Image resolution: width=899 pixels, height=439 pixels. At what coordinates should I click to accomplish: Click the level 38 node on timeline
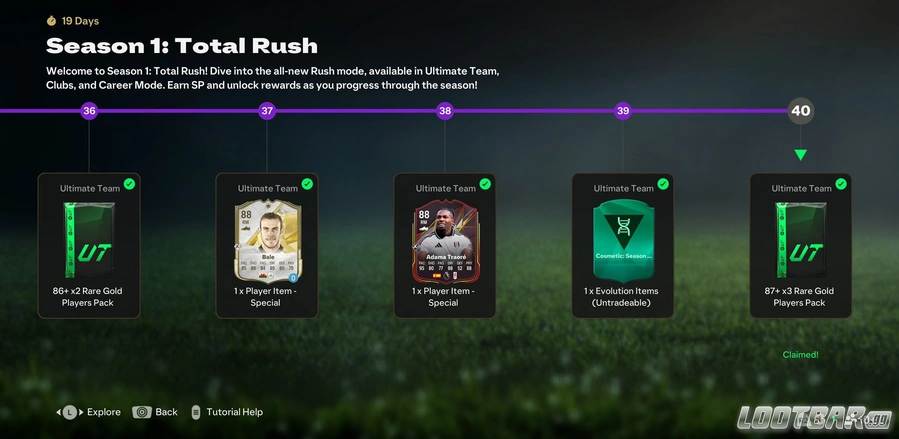coord(445,111)
